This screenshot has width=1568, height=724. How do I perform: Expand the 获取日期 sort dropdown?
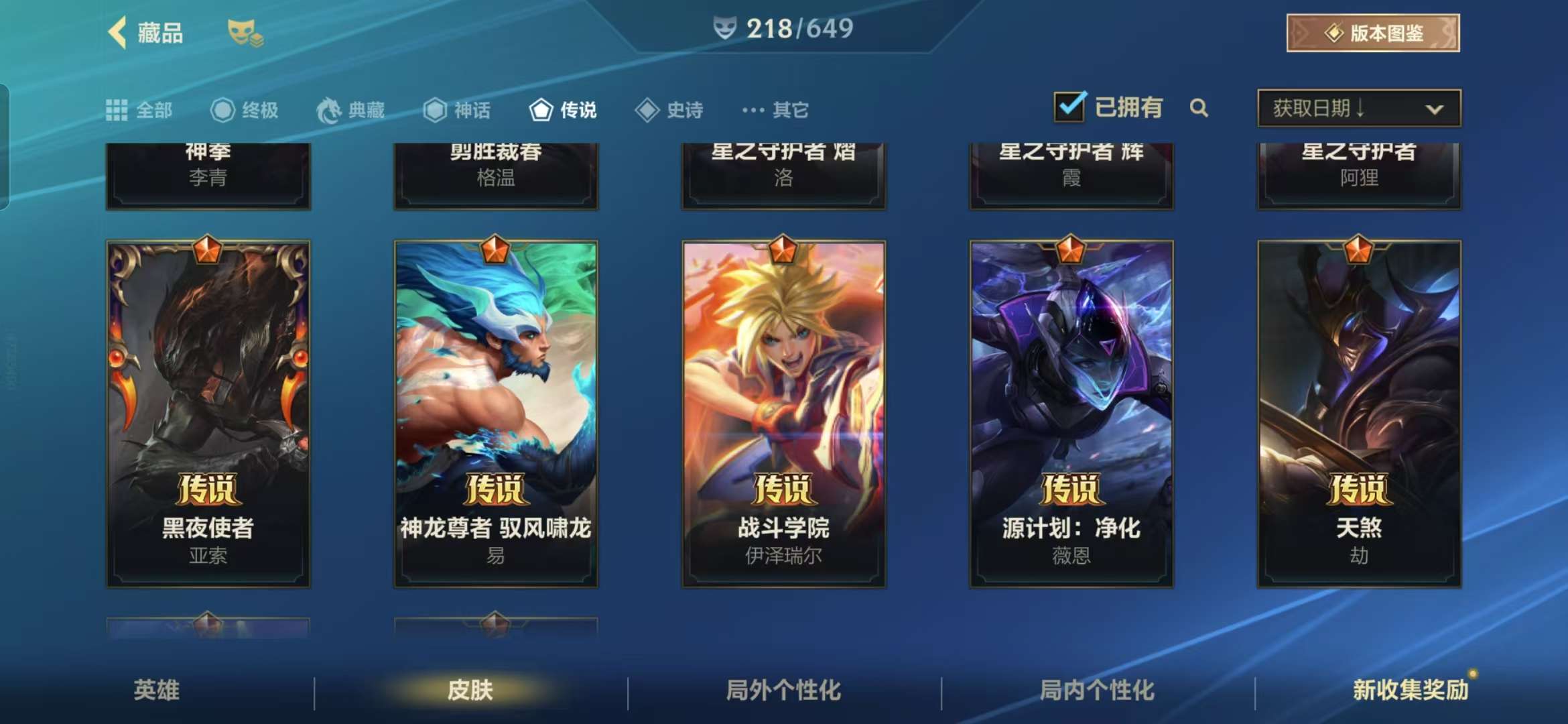pyautogui.click(x=1359, y=108)
